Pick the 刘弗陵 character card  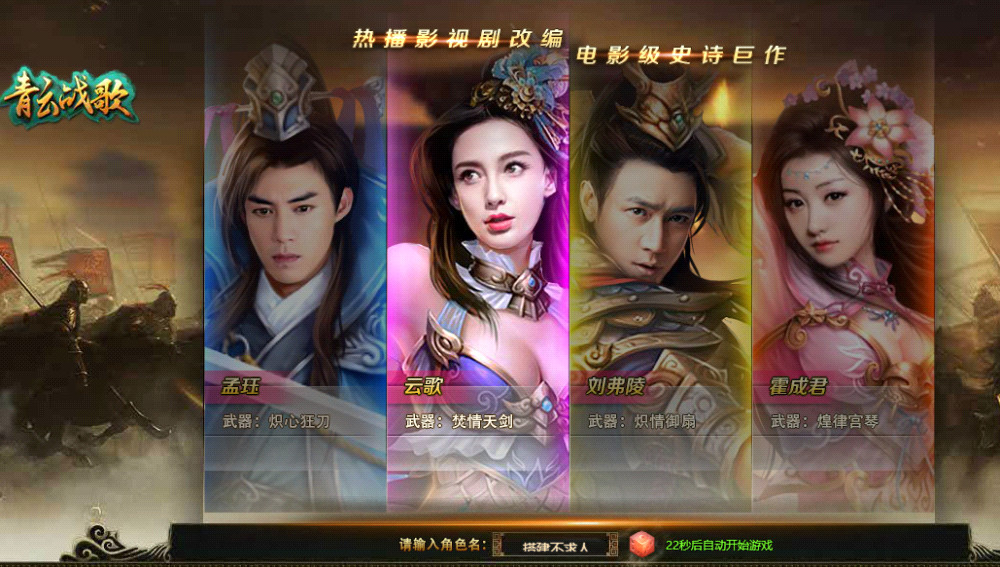660,270
